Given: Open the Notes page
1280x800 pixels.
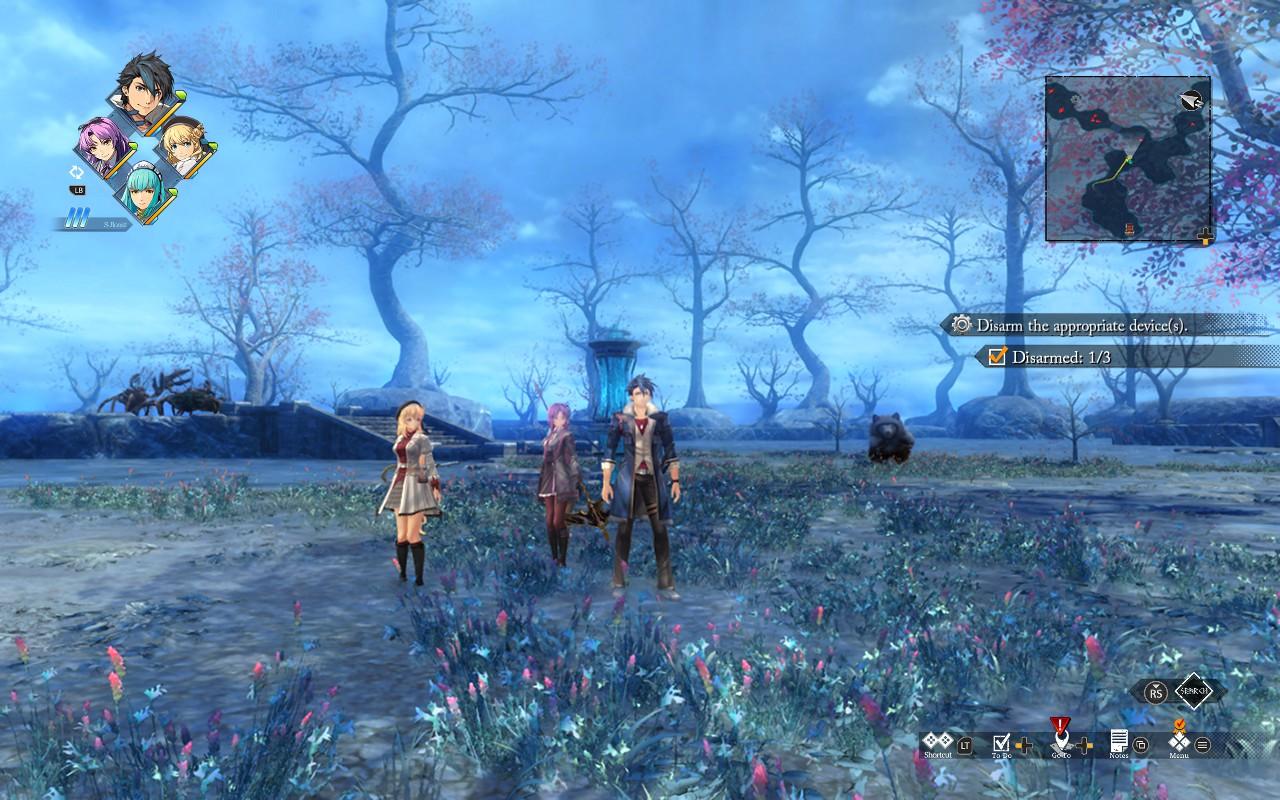Looking at the screenshot, I should click(1119, 743).
